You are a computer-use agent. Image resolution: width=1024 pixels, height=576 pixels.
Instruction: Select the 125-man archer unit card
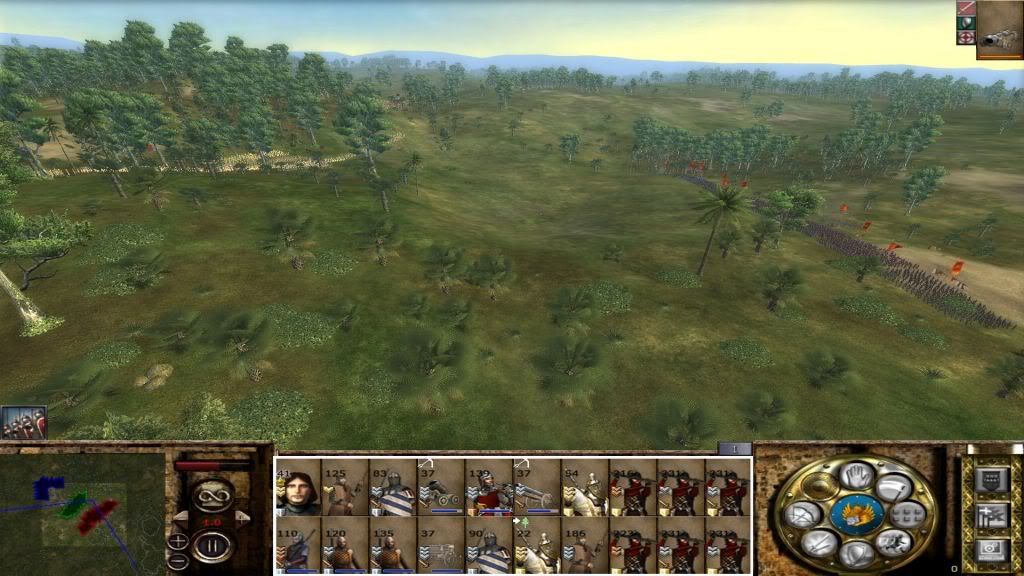345,488
